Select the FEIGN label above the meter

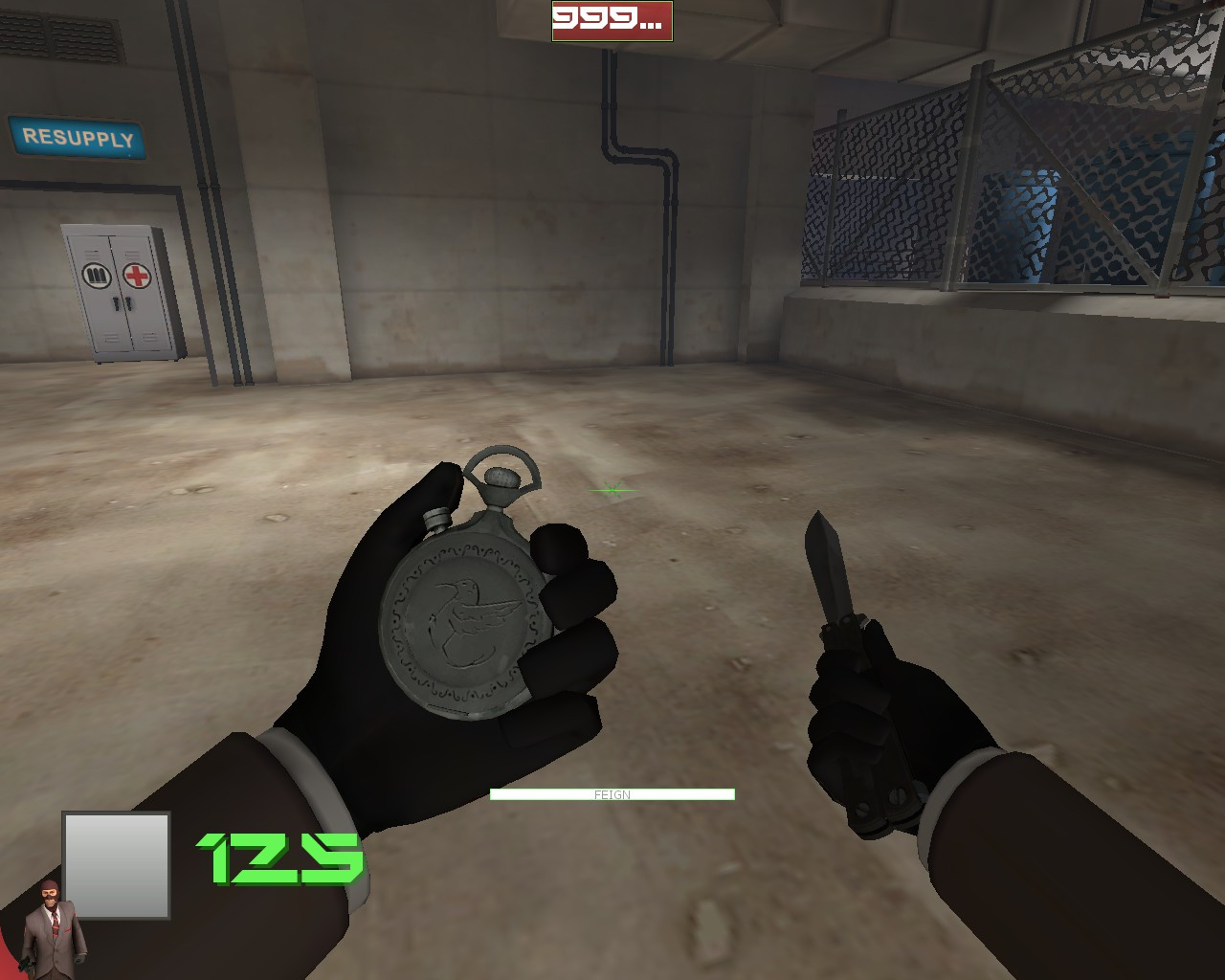(x=612, y=794)
